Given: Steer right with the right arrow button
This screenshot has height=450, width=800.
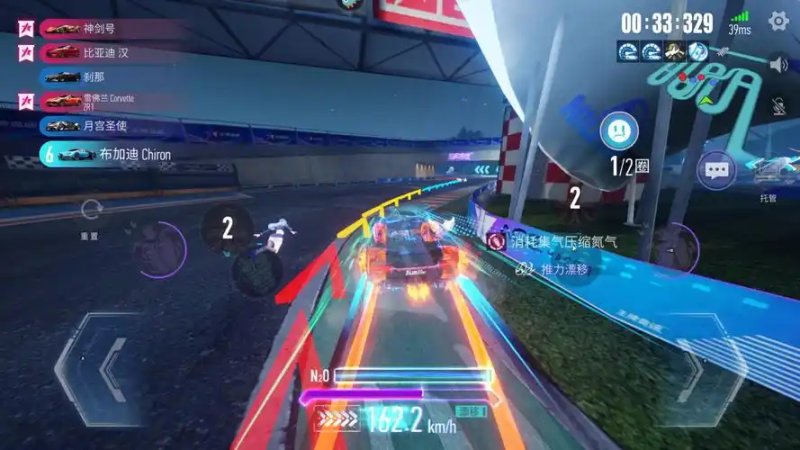Looking at the screenshot, I should (700, 366).
